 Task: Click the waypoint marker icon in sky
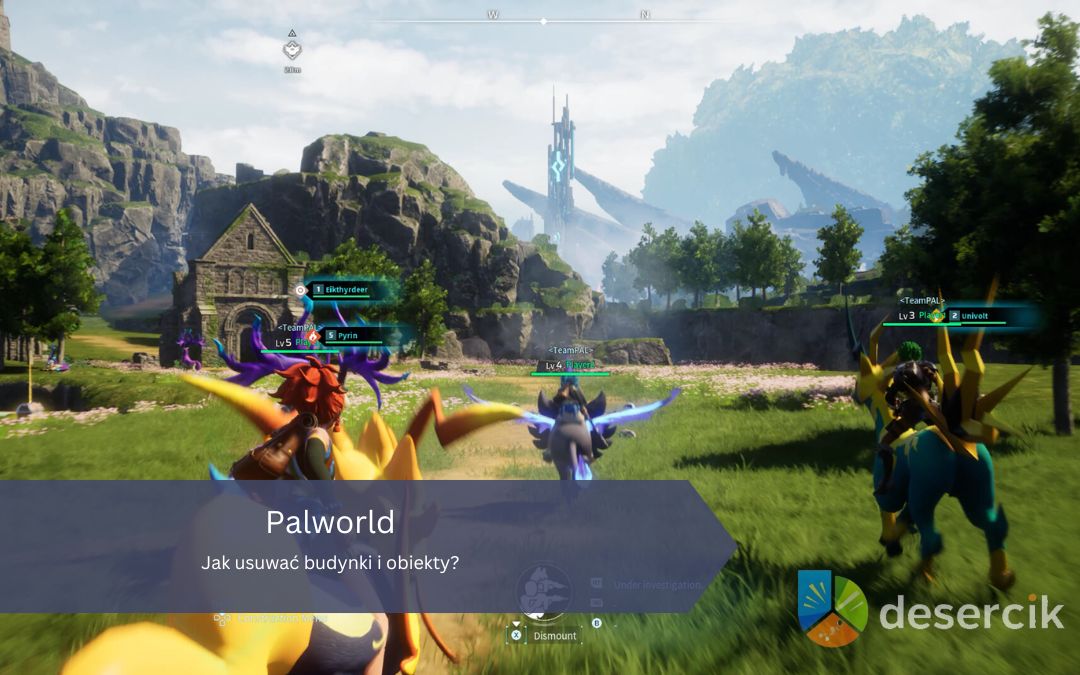[x=292, y=50]
